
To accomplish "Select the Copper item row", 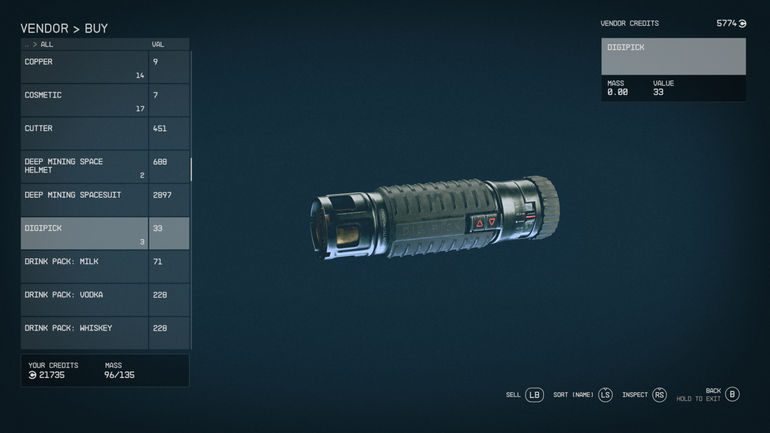I will point(85,67).
